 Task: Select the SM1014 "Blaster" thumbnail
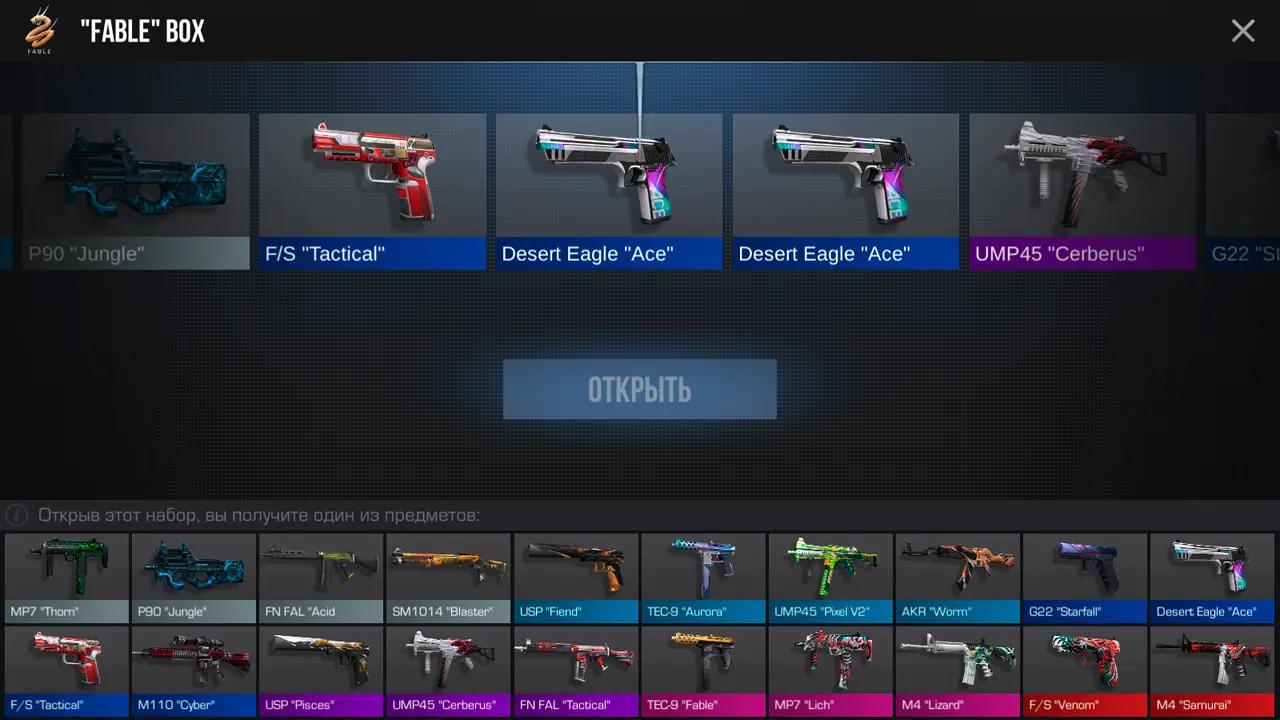[x=448, y=577]
